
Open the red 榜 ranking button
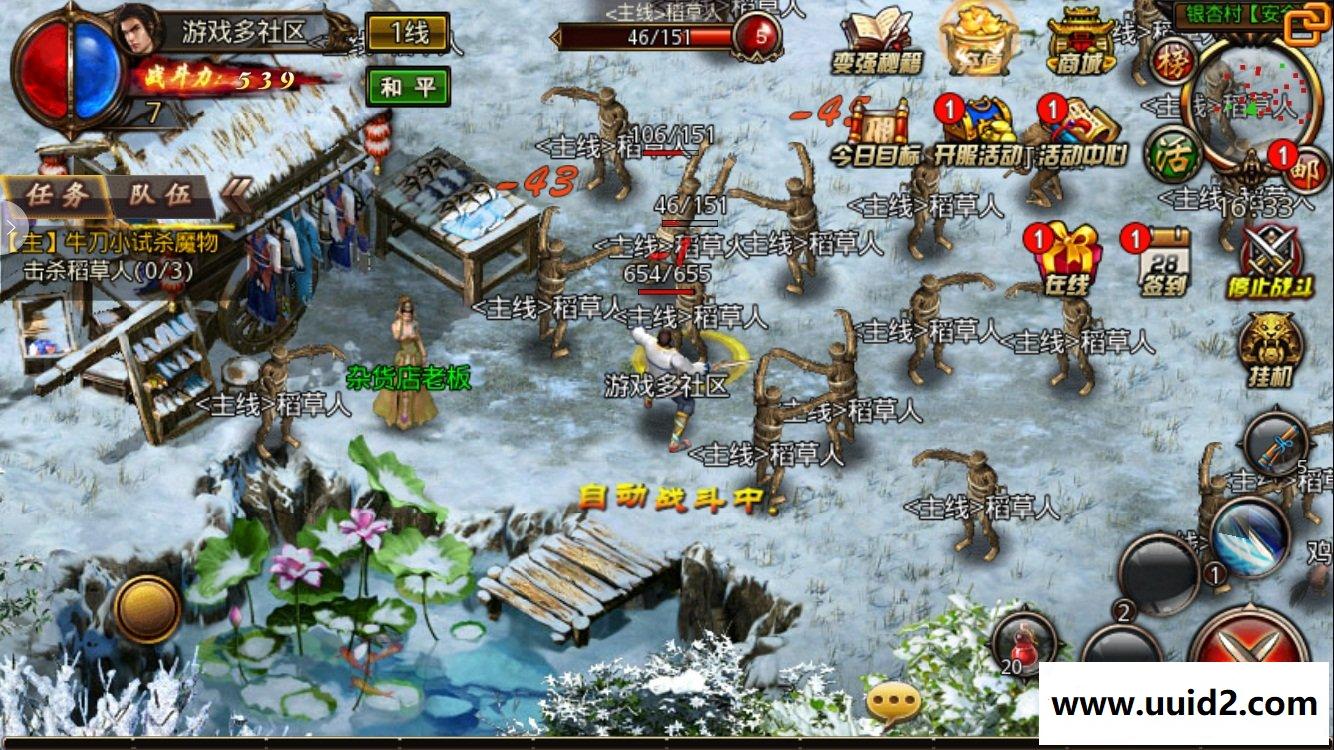[1174, 62]
